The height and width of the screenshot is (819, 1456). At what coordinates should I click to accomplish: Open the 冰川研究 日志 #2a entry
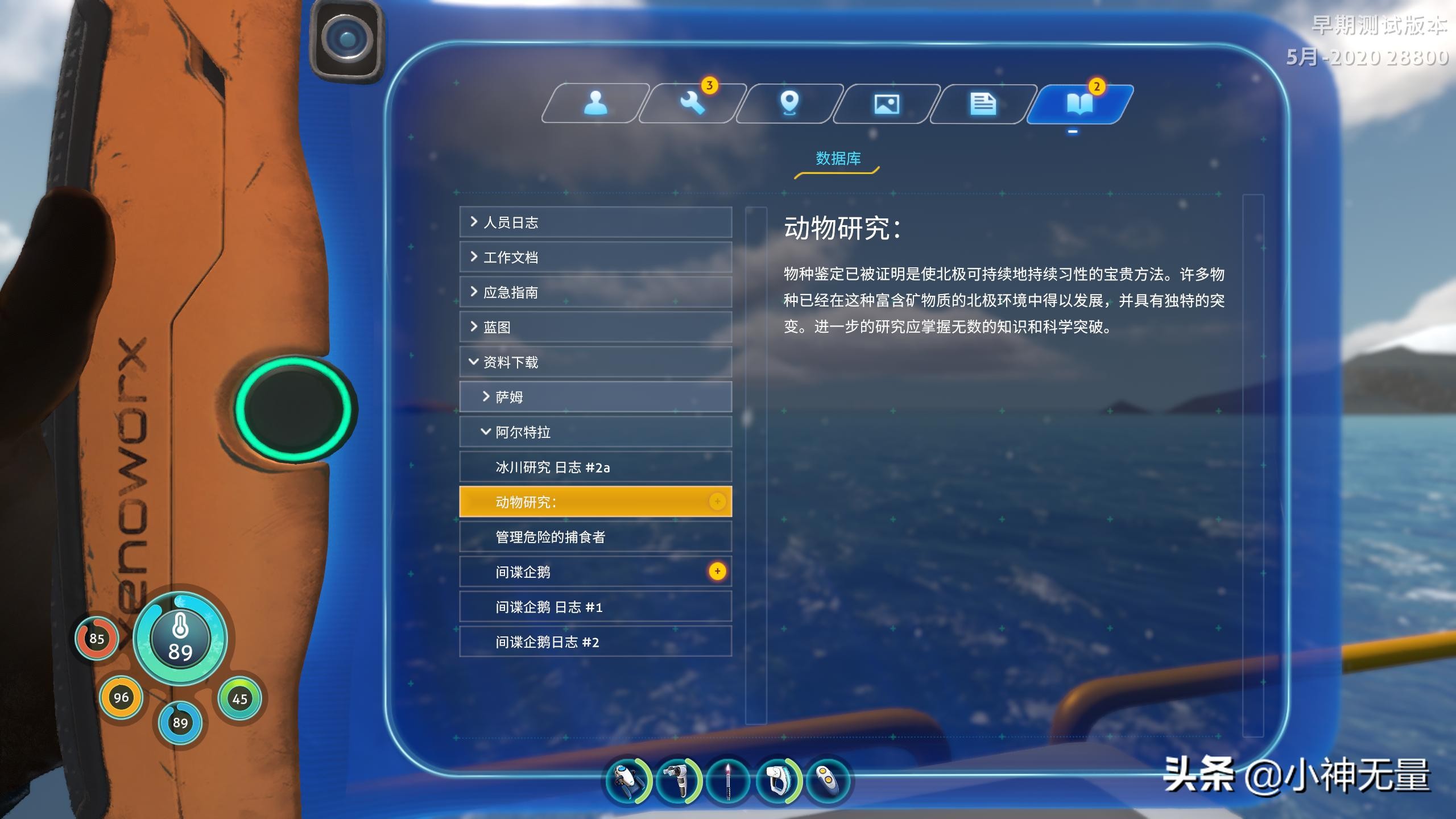click(595, 468)
